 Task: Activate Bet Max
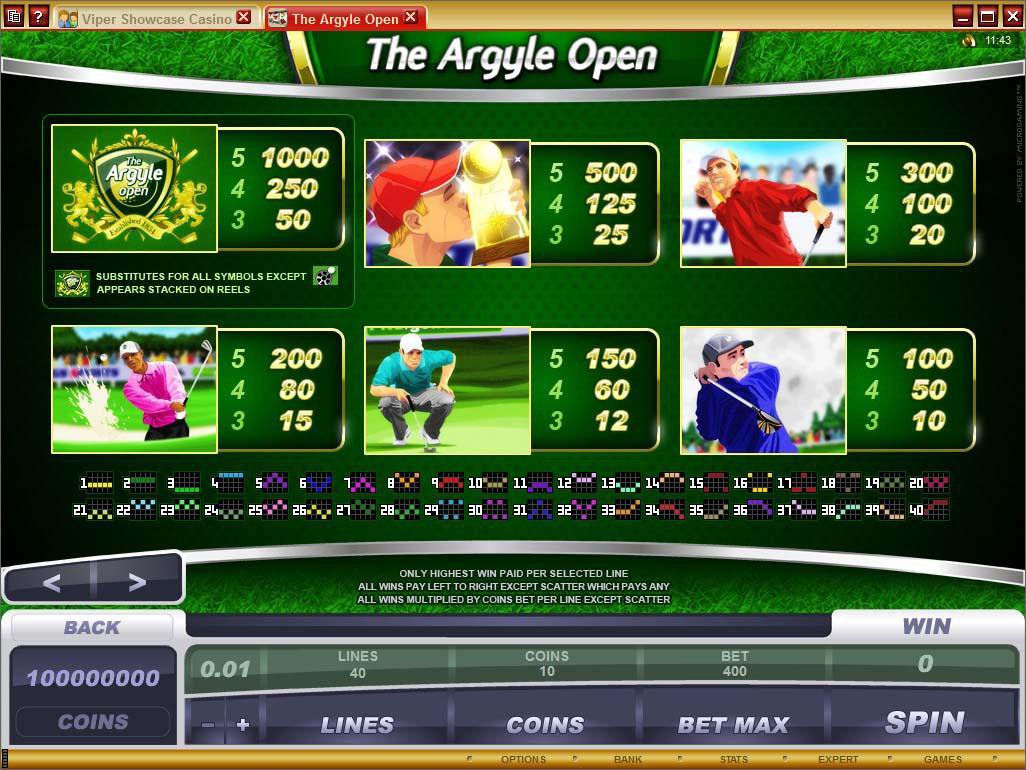[x=733, y=725]
